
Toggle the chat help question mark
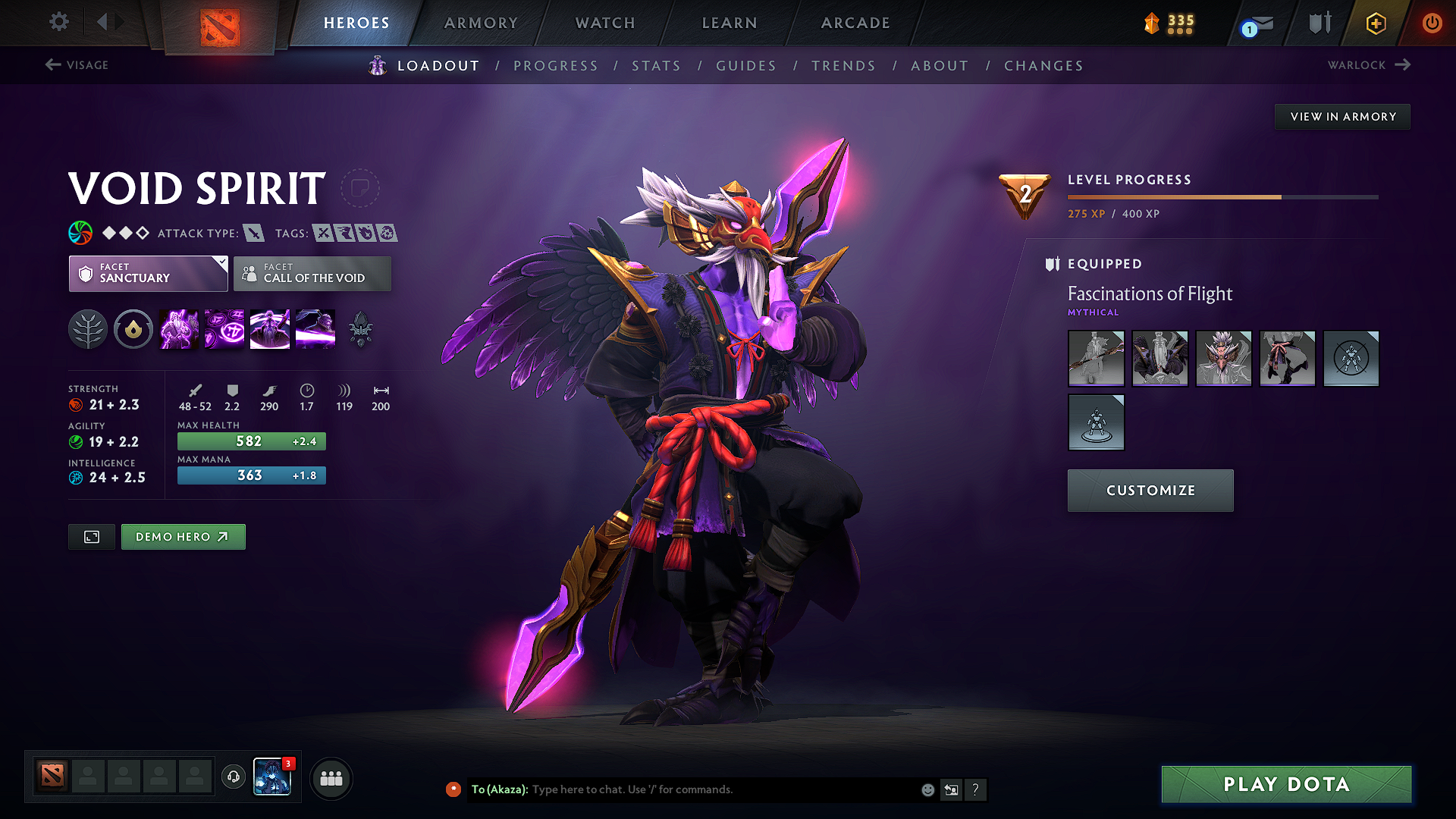(976, 789)
